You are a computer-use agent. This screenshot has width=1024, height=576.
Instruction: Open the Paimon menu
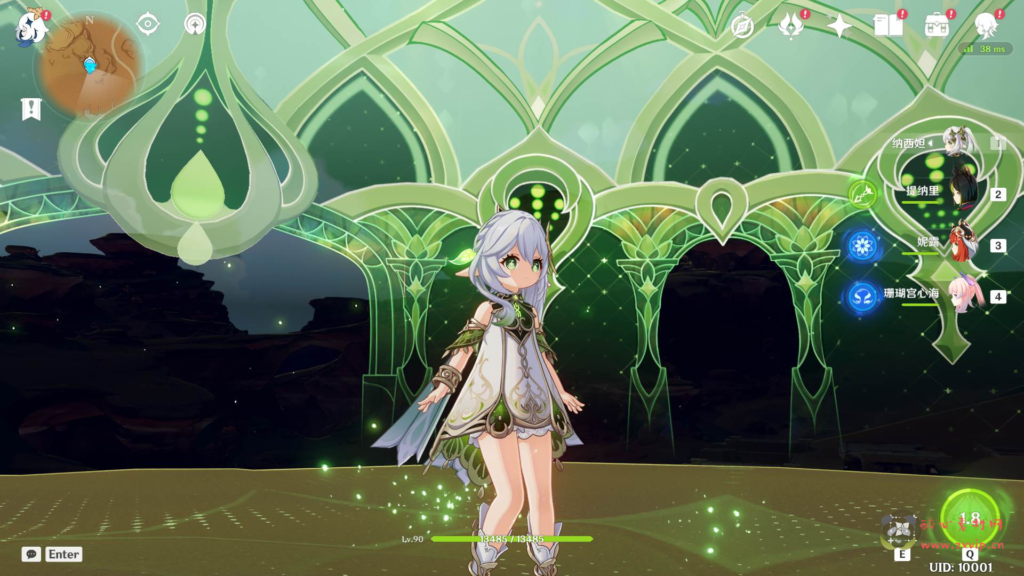(x=31, y=27)
